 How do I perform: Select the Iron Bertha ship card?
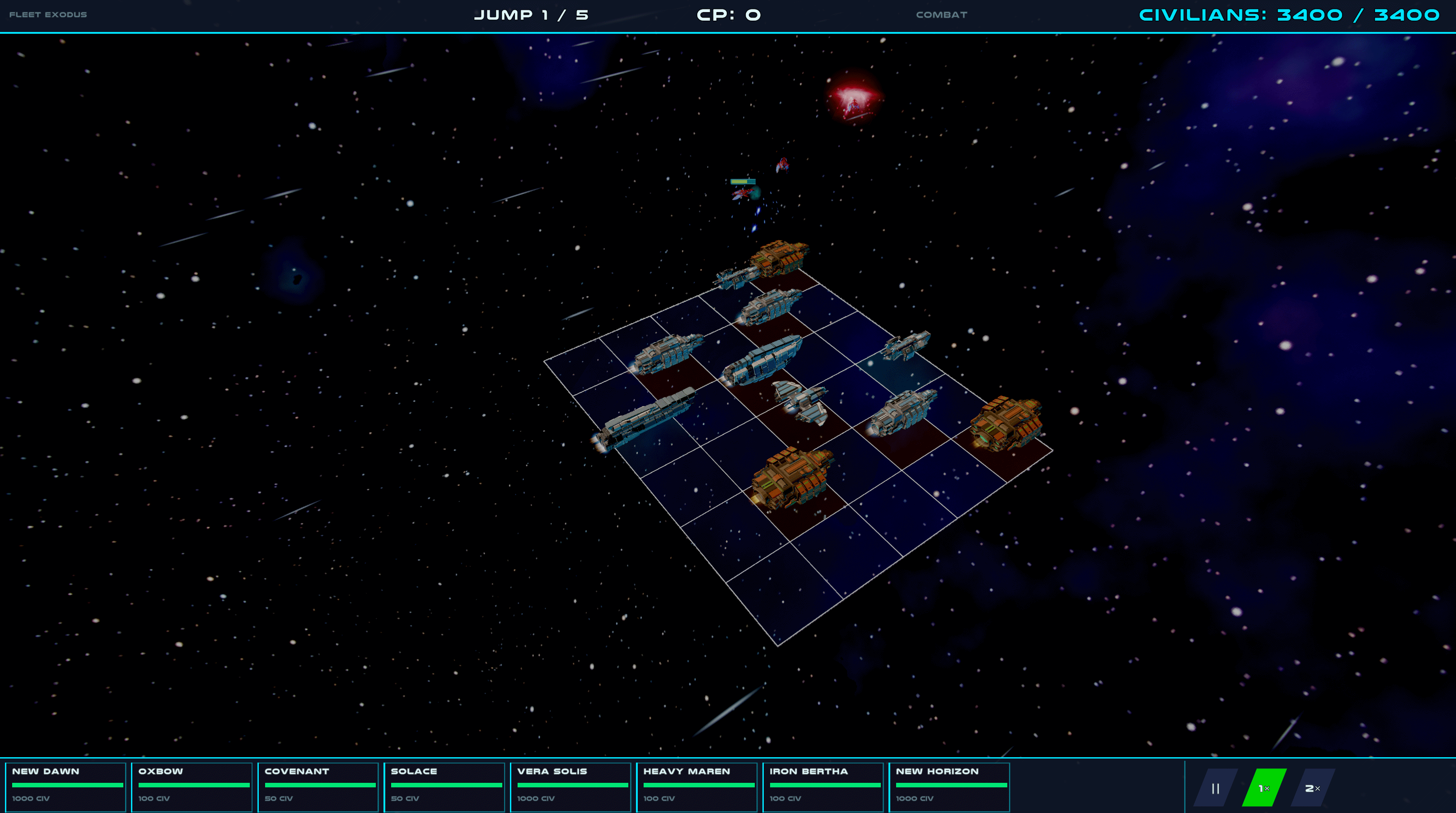tap(823, 786)
